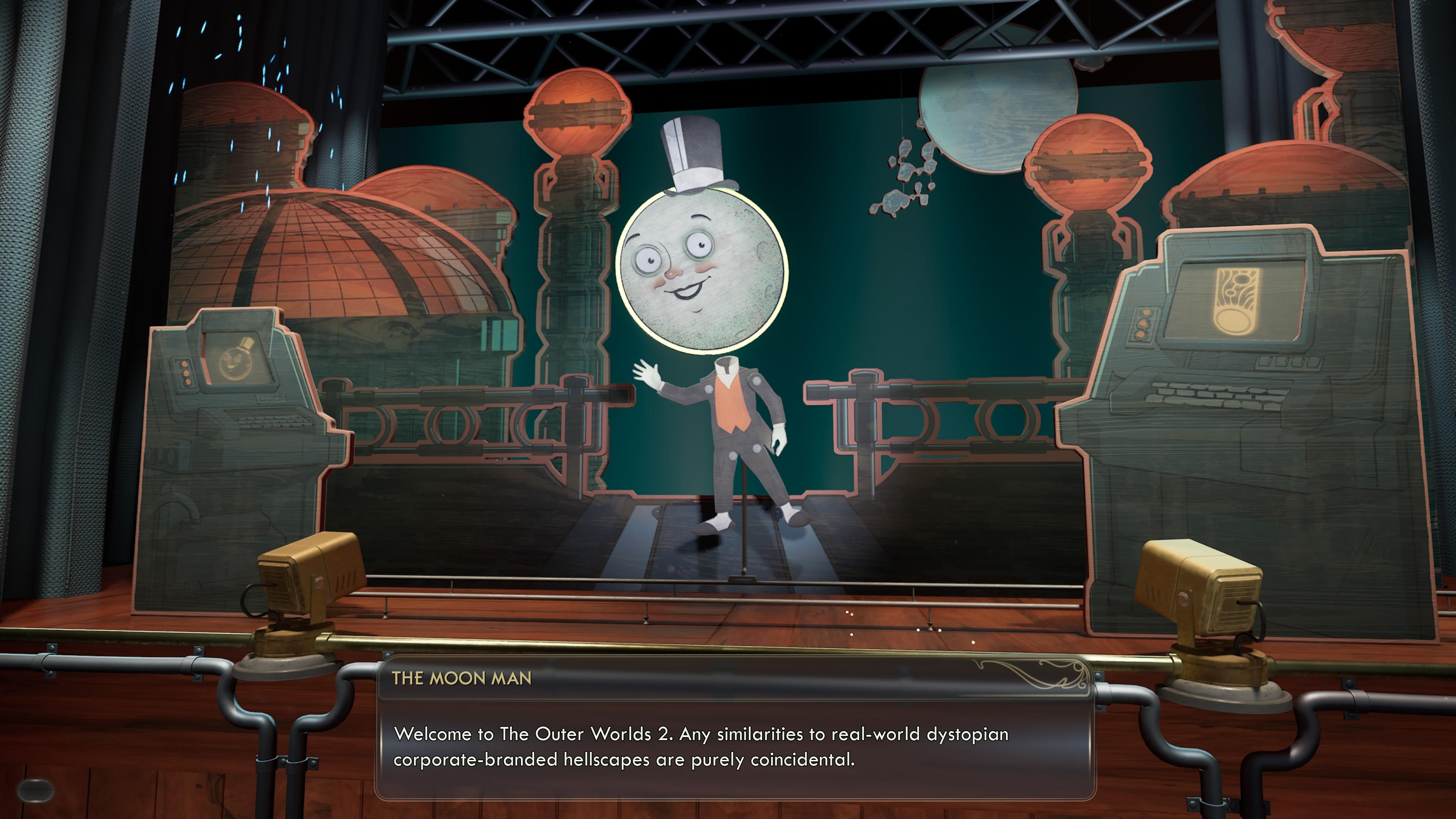Advance The Moon Man's dialogue box
1456x819 pixels.
[735, 746]
